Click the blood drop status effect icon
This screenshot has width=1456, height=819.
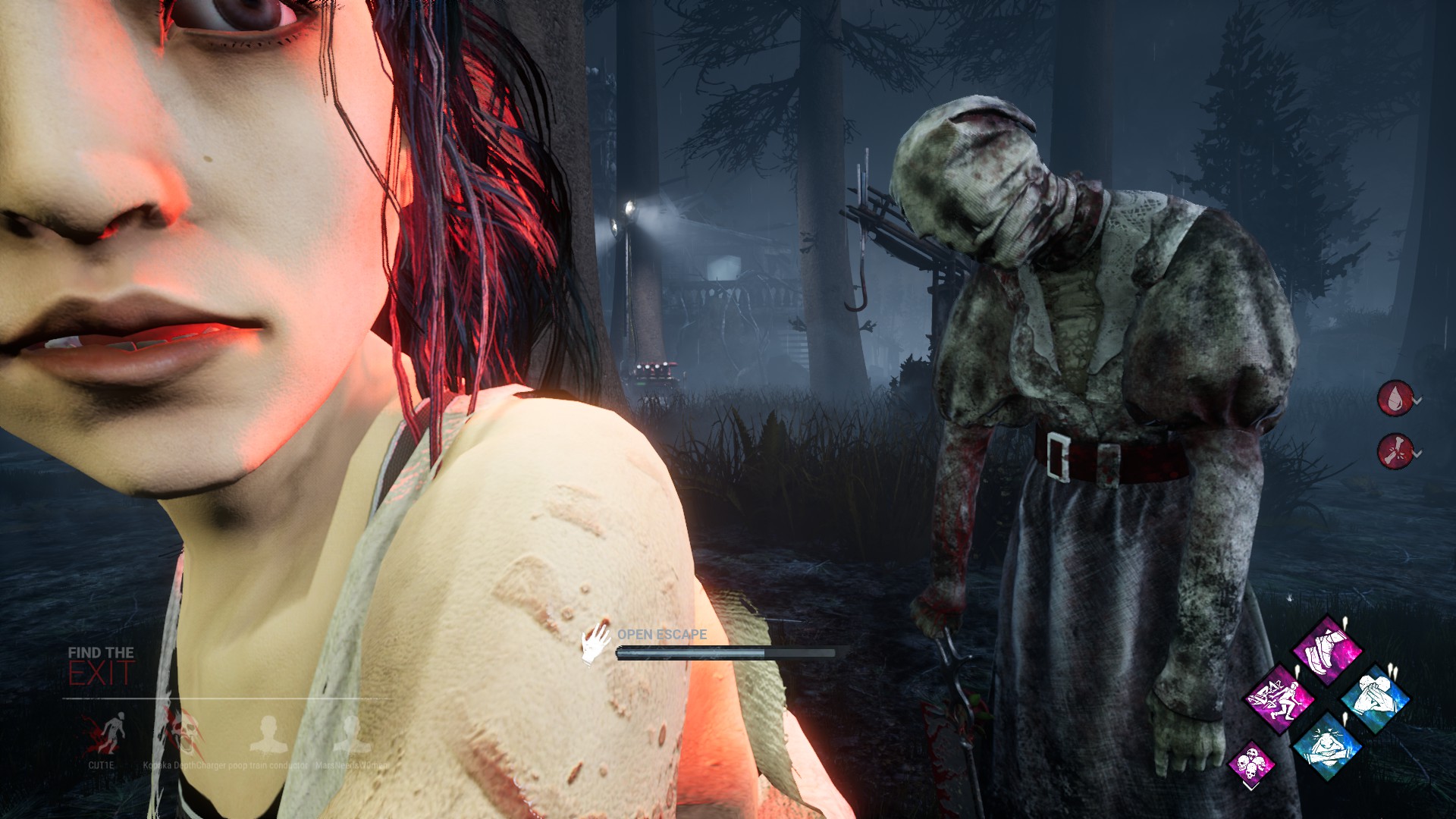(x=1395, y=398)
